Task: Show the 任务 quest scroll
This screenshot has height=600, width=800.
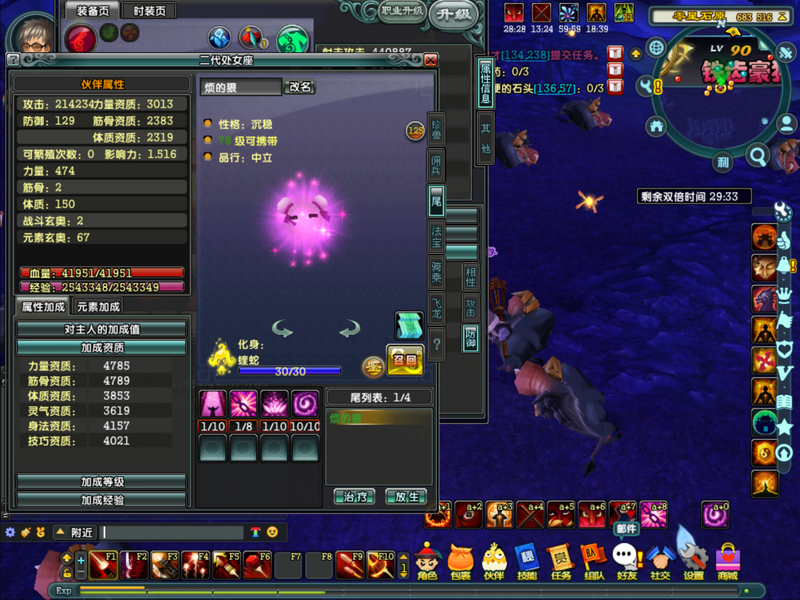Action: [x=560, y=561]
